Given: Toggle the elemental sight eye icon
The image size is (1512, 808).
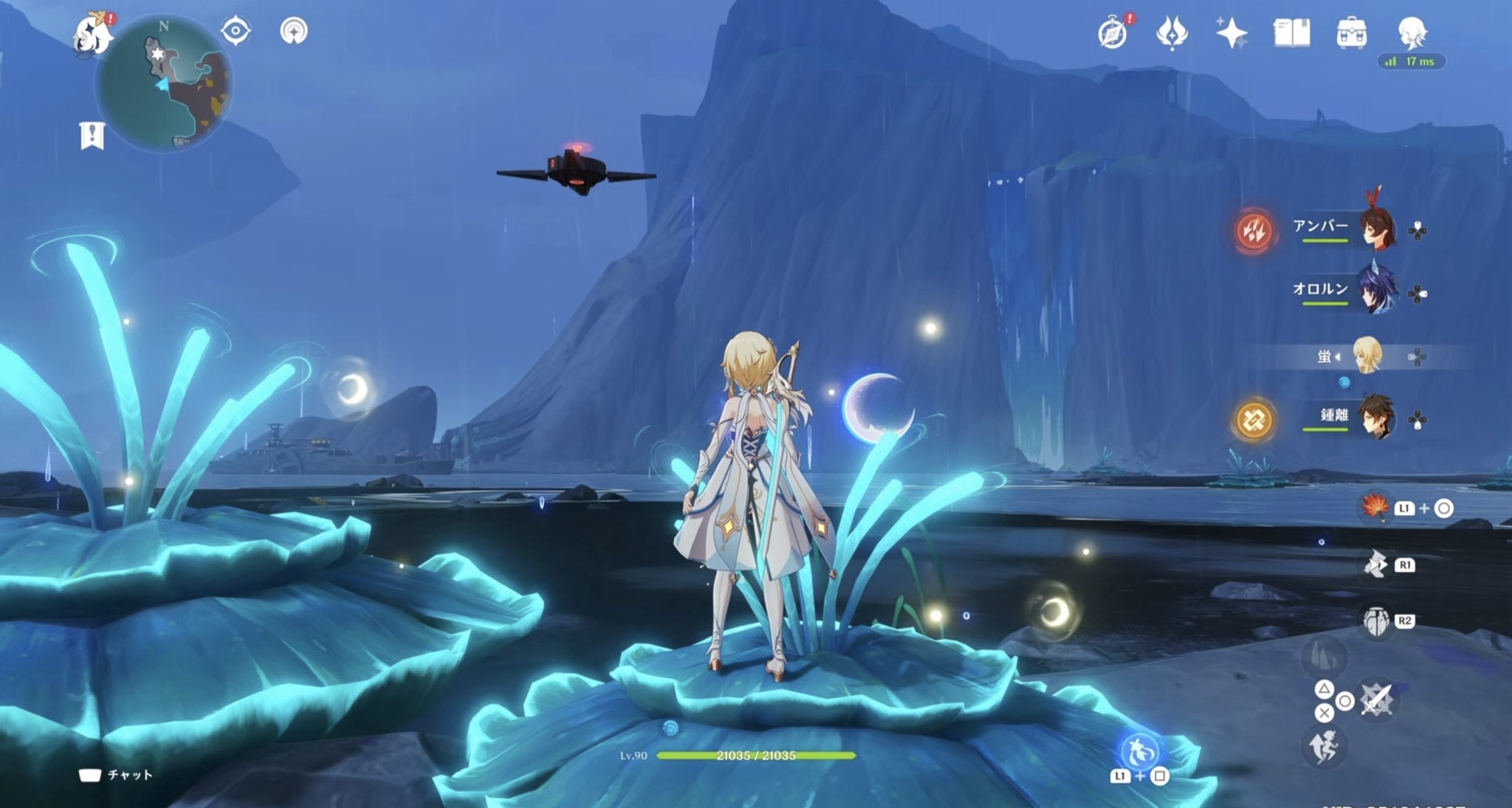Looking at the screenshot, I should pos(236,31).
